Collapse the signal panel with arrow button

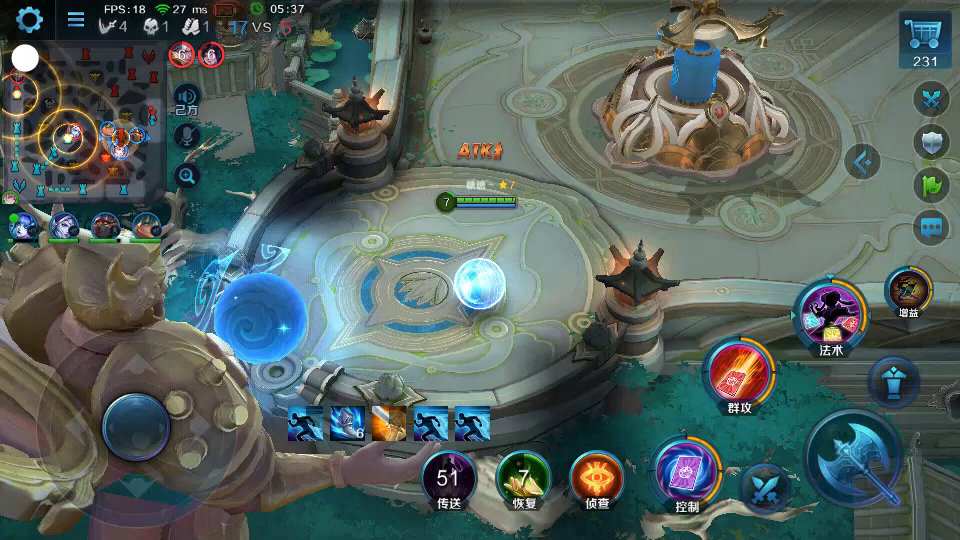coord(863,161)
